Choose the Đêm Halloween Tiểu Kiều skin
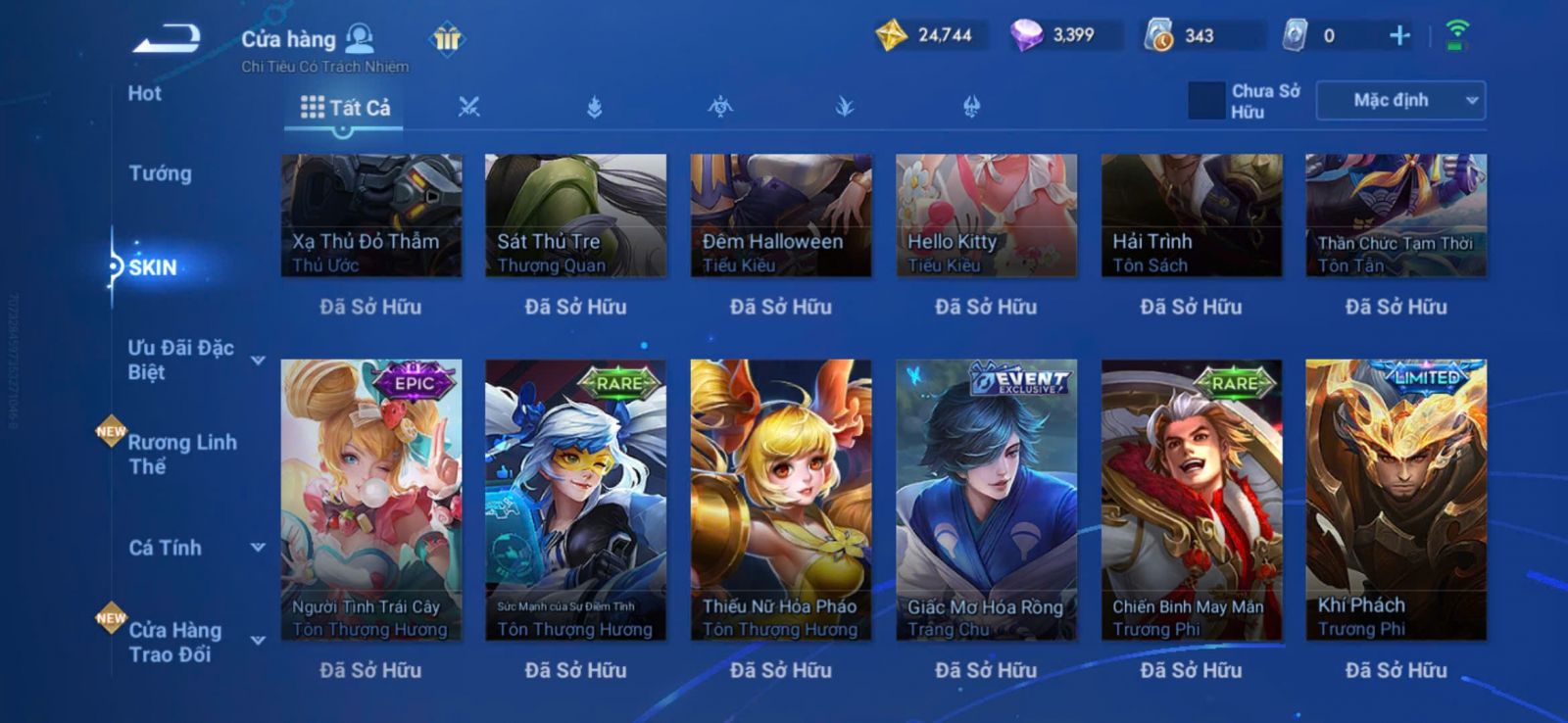The width and height of the screenshot is (1568, 723). (x=780, y=215)
